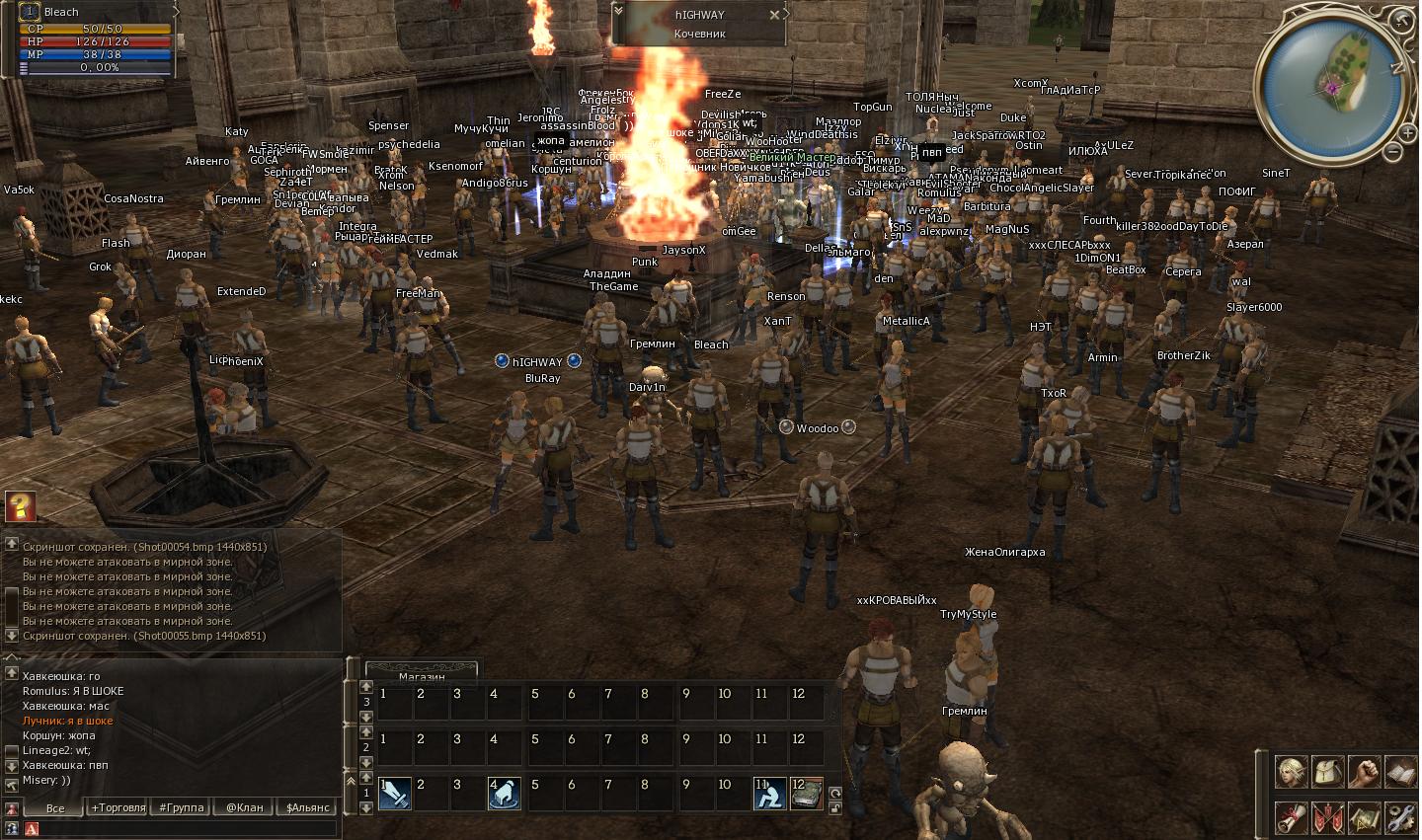
Task: Open character status with elf portrait icon
Action: (1291, 772)
